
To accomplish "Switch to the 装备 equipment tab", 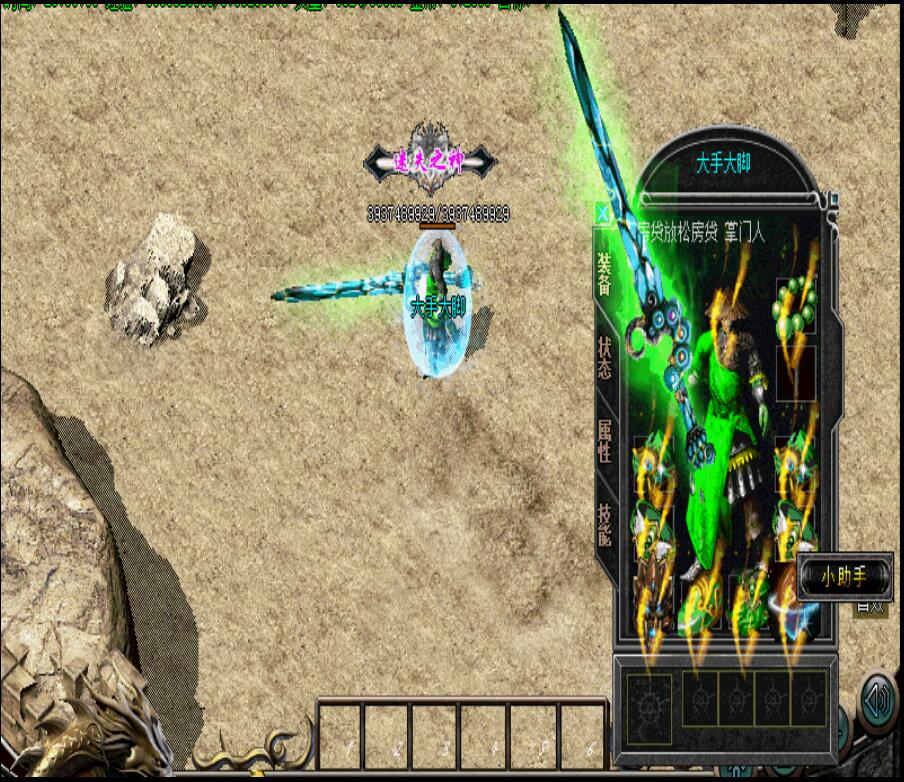I will pos(605,274).
